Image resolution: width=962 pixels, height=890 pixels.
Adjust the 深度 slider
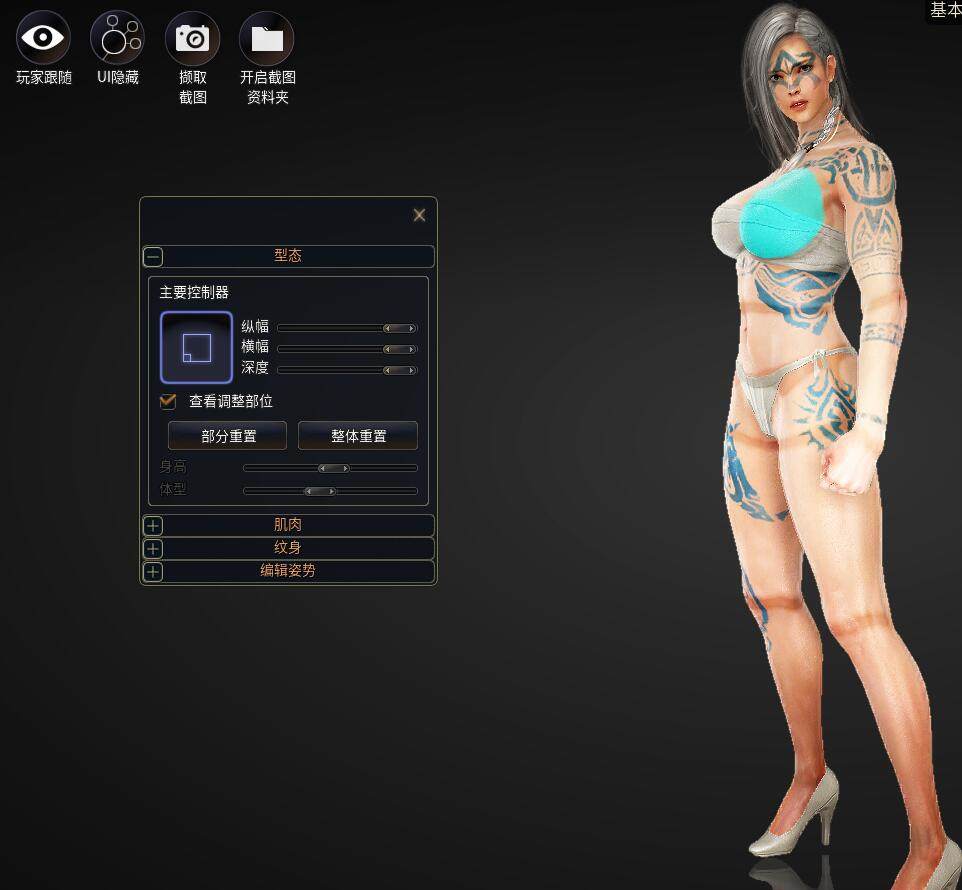400,370
